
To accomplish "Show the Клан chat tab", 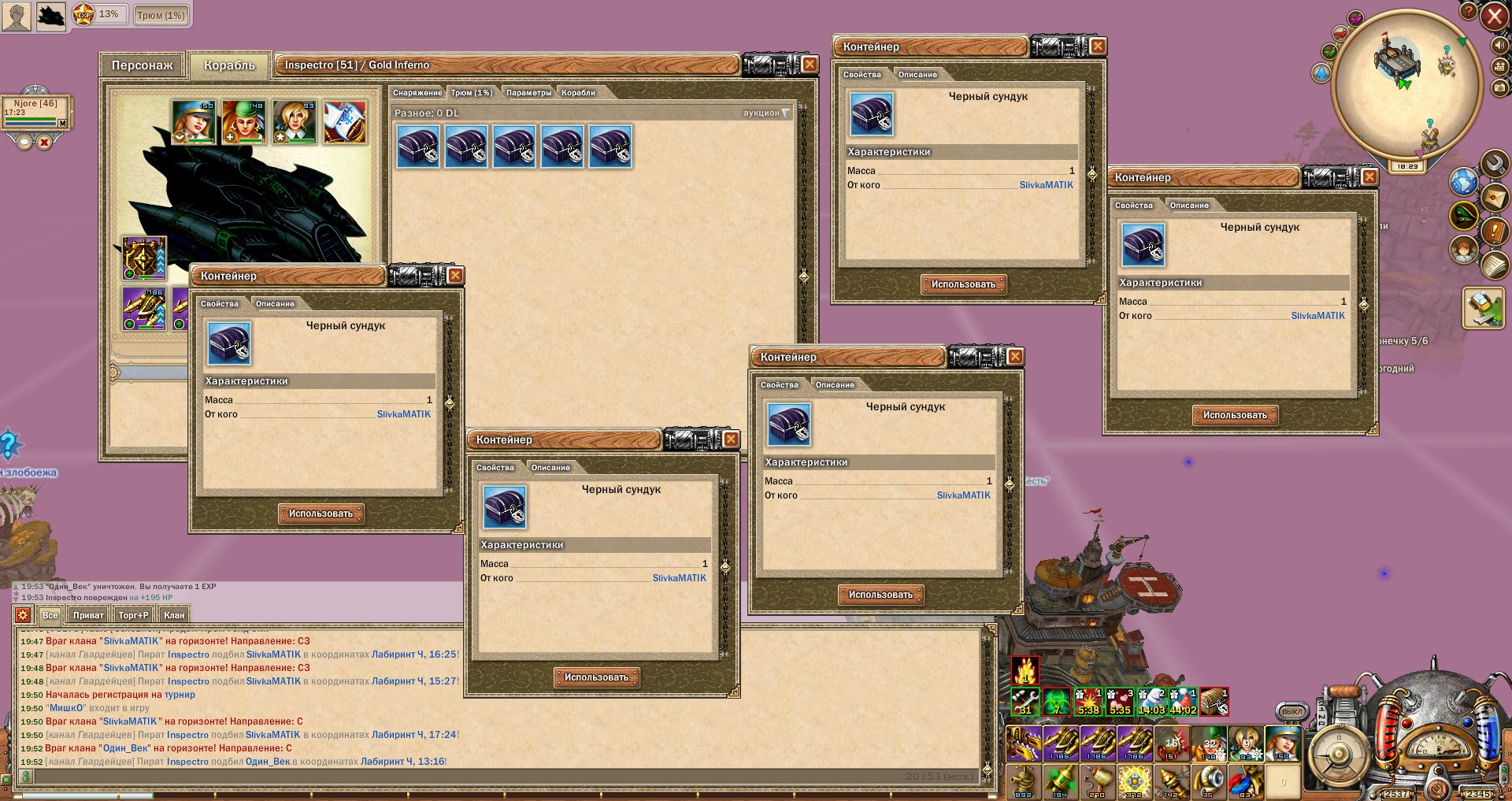I will pyautogui.click(x=174, y=615).
